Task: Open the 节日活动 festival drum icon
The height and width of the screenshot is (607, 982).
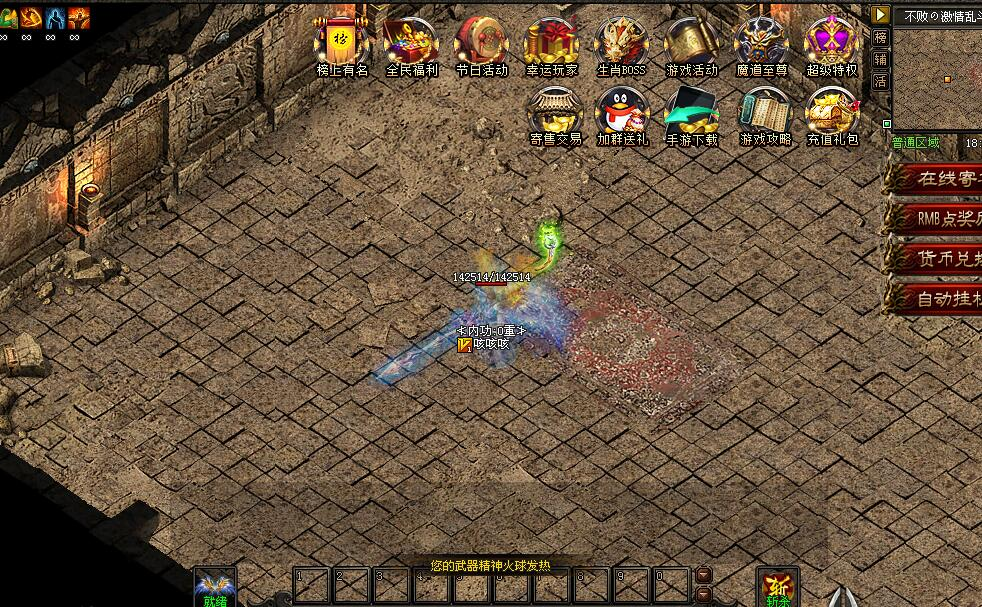Action: pos(481,44)
